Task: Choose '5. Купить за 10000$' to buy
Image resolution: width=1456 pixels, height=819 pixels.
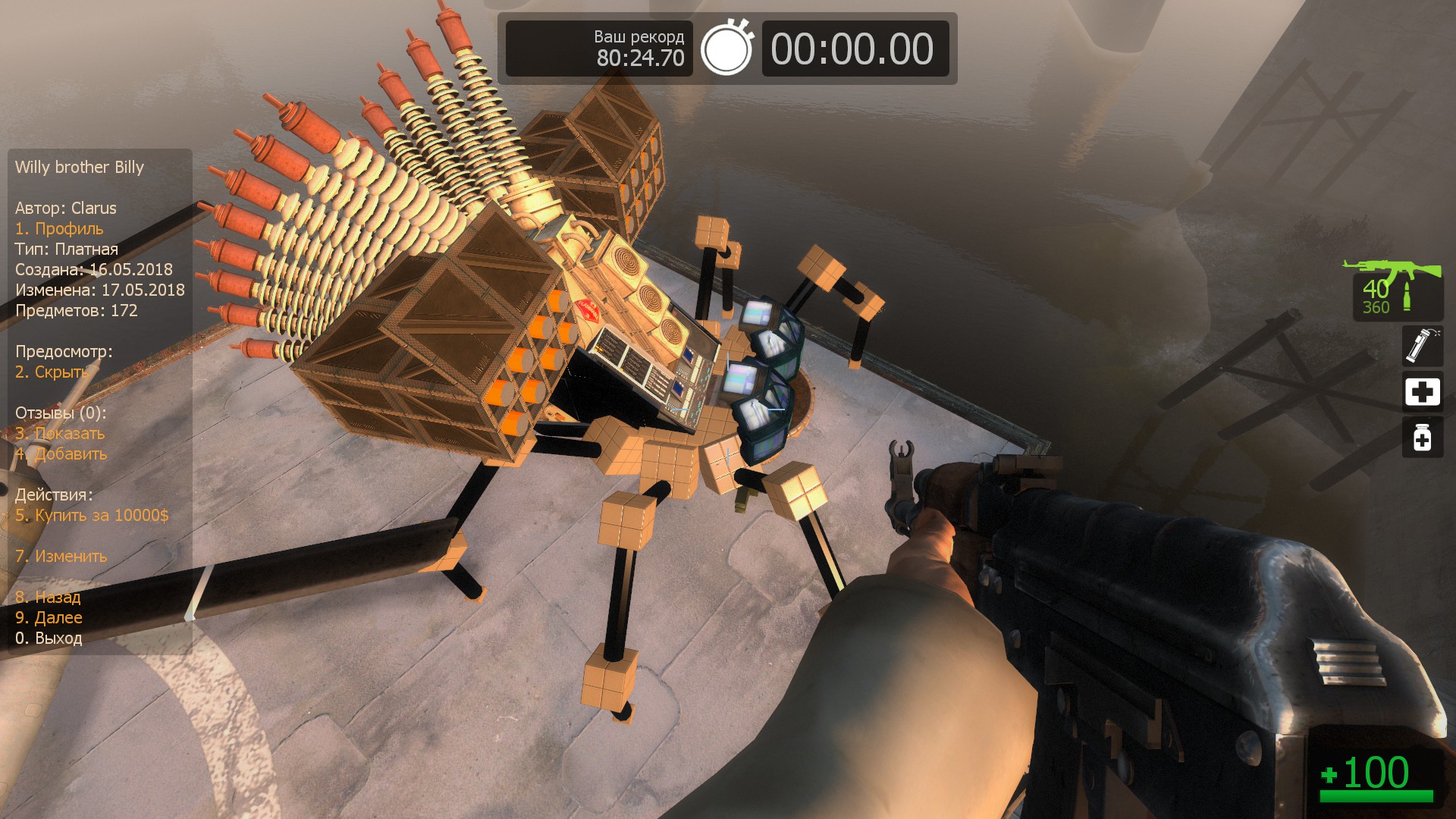Action: point(92,516)
